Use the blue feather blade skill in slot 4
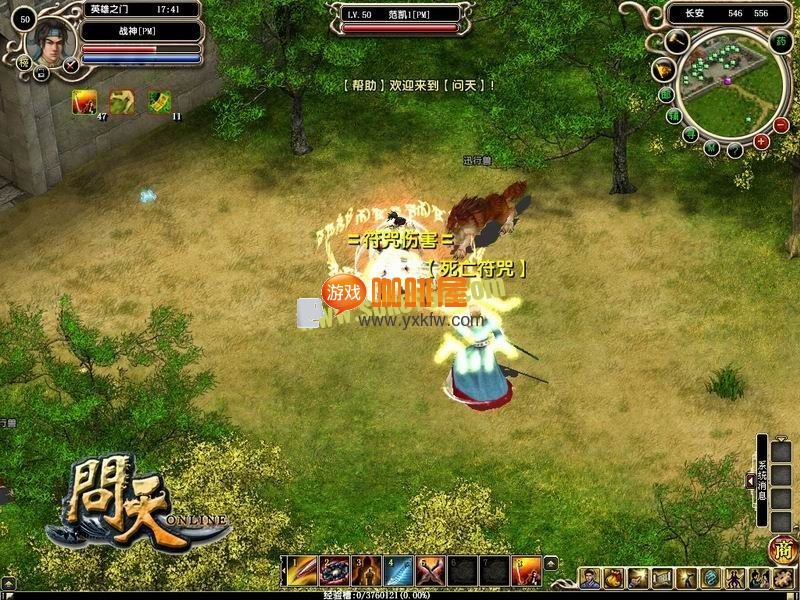Image resolution: width=800 pixels, height=600 pixels. point(398,571)
